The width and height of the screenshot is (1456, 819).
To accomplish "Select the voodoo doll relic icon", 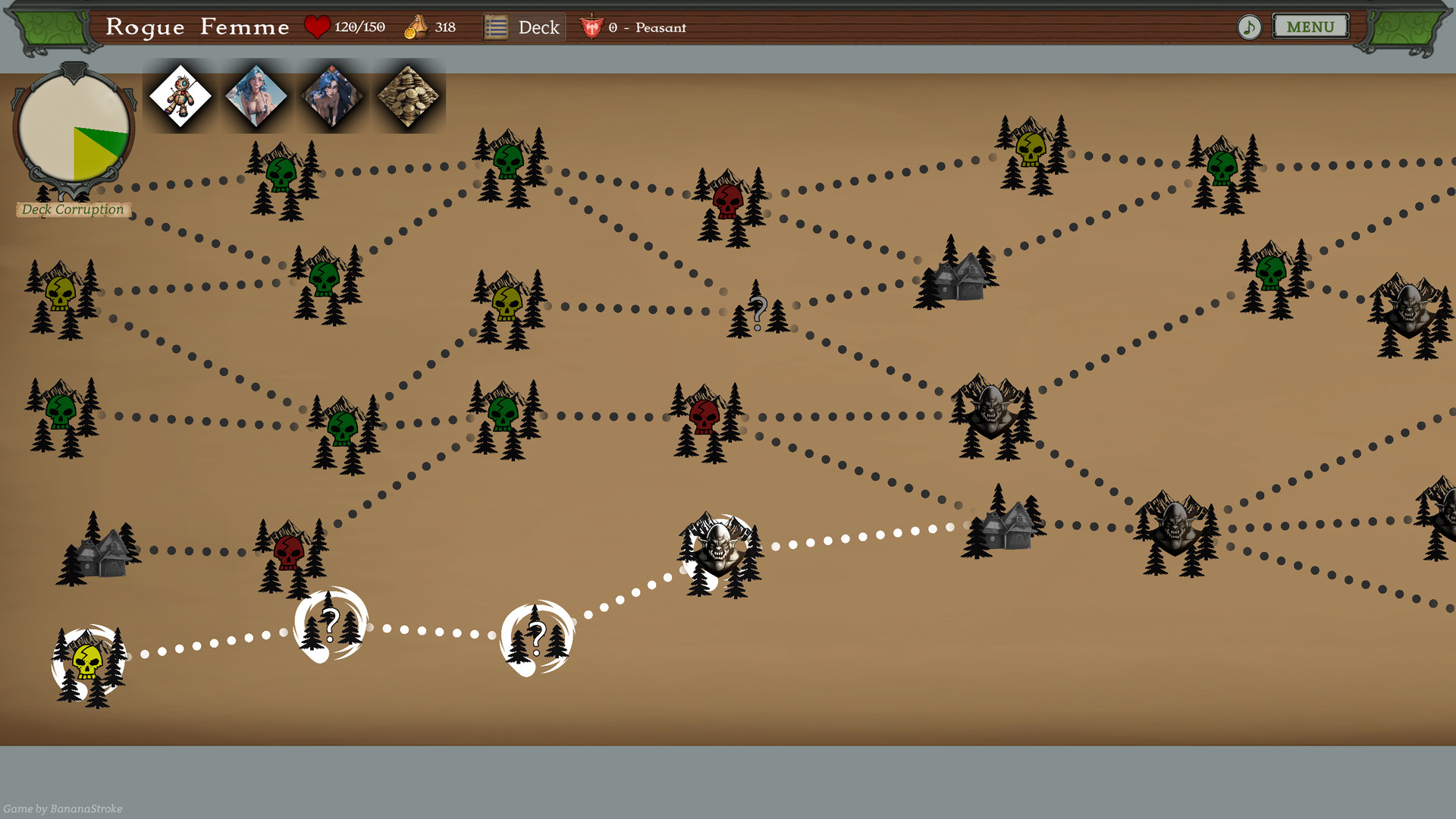I will 180,96.
